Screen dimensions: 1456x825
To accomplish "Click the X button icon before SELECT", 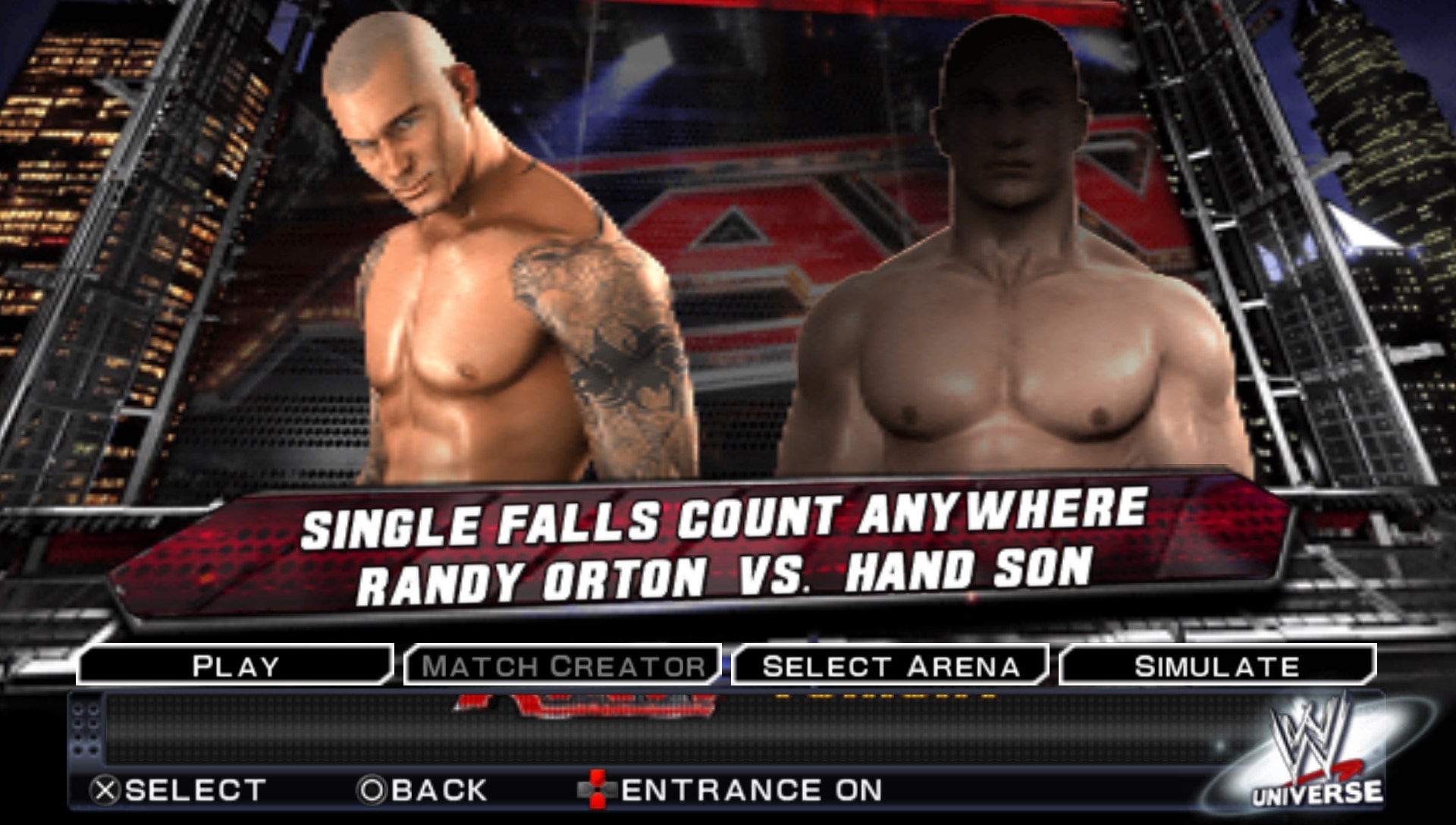I will click(x=106, y=789).
